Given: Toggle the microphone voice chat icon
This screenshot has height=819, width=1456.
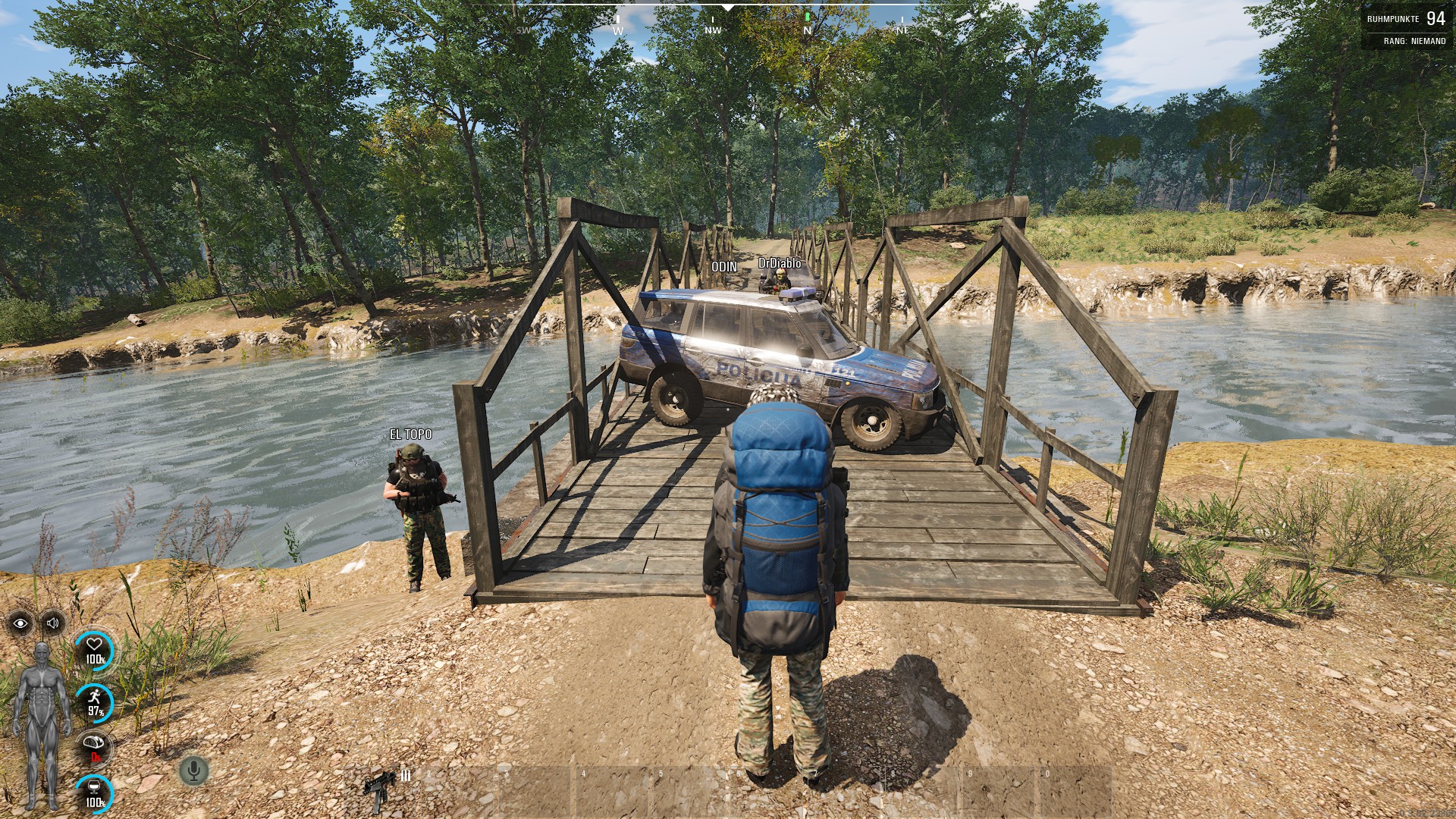Looking at the screenshot, I should pyautogui.click(x=193, y=771).
